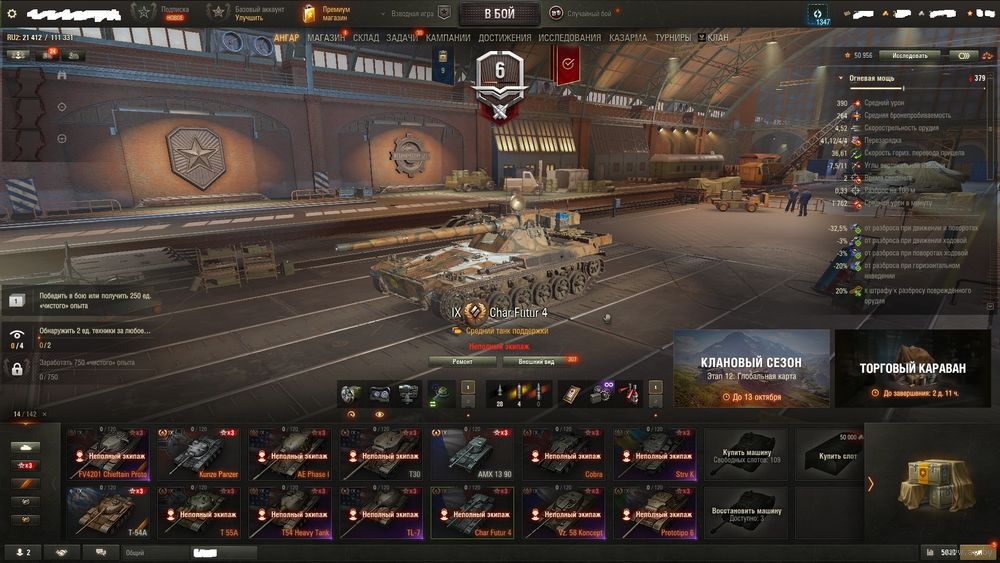Click the red В БОЙ battle button
Screen dimensions: 1000x563
(499, 13)
